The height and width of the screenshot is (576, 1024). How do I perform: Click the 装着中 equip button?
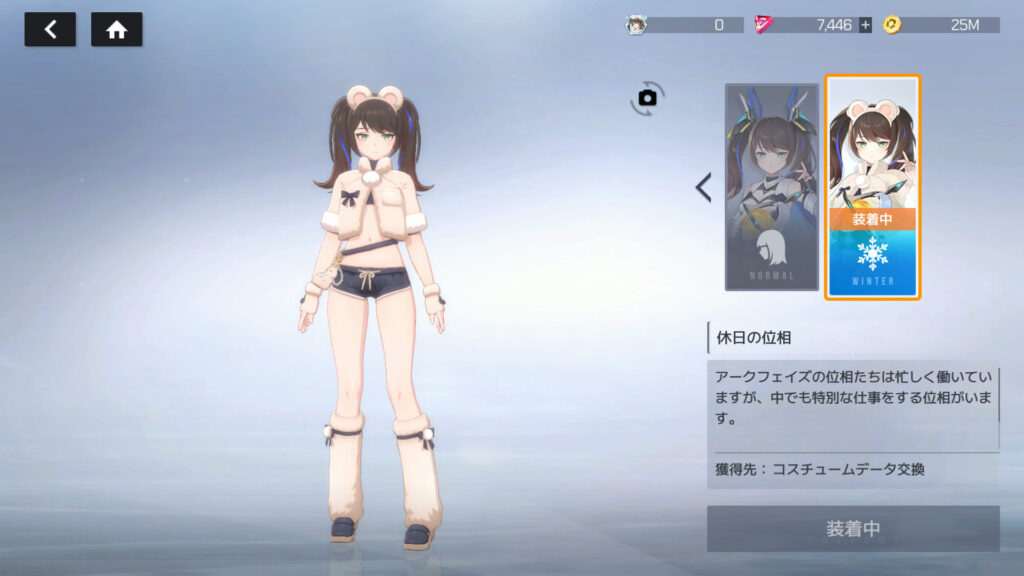[853, 528]
